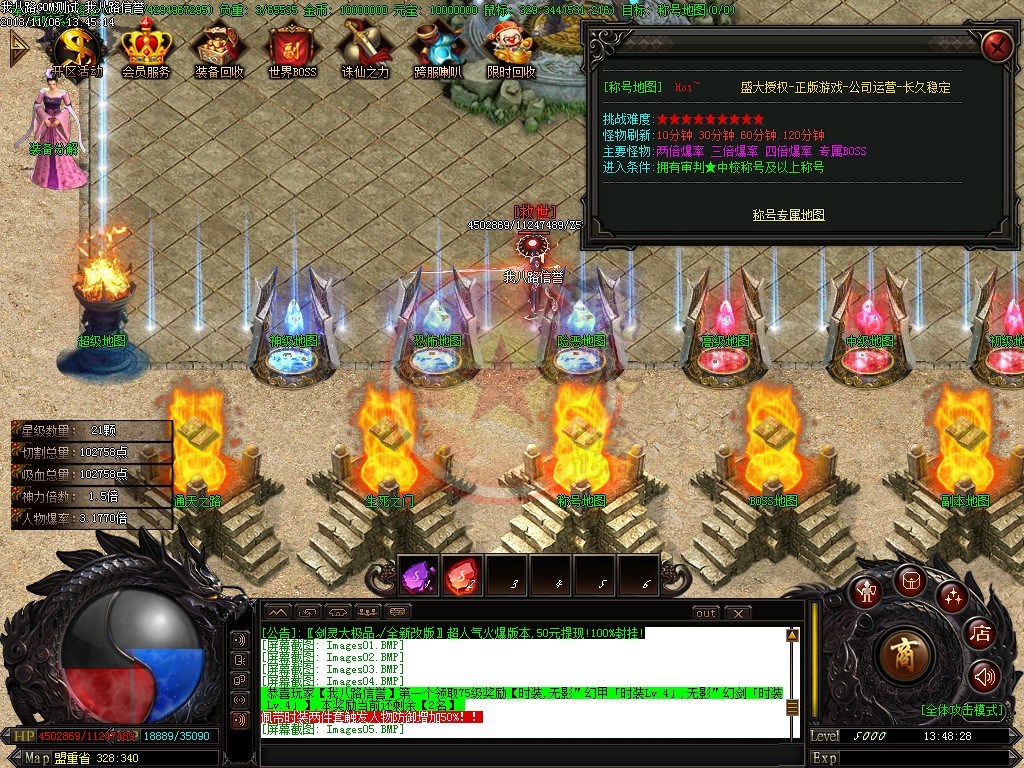
Task: Use the red item in hotbar slot 2
Action: point(462,575)
